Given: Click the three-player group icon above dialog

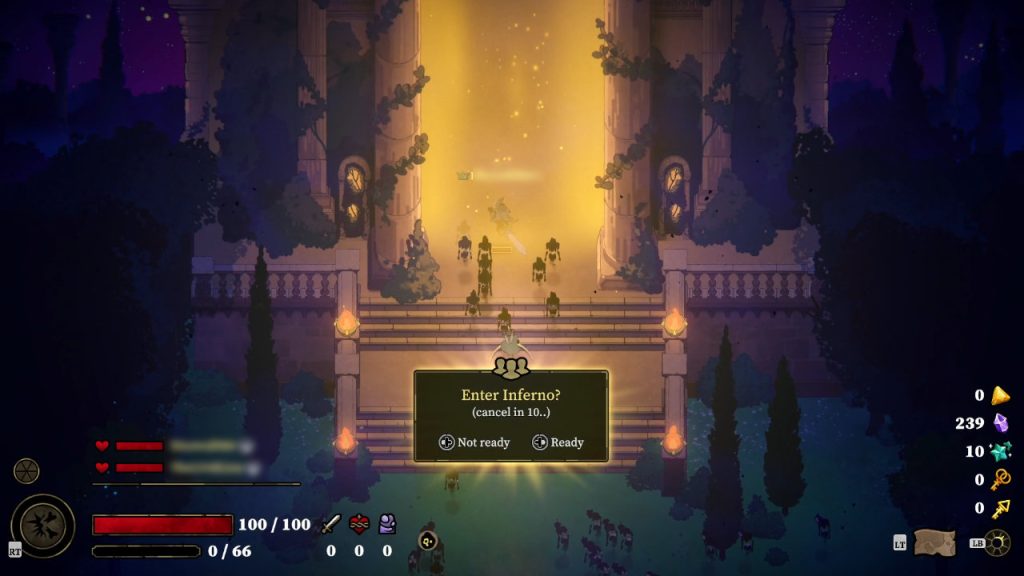Looking at the screenshot, I should [511, 366].
